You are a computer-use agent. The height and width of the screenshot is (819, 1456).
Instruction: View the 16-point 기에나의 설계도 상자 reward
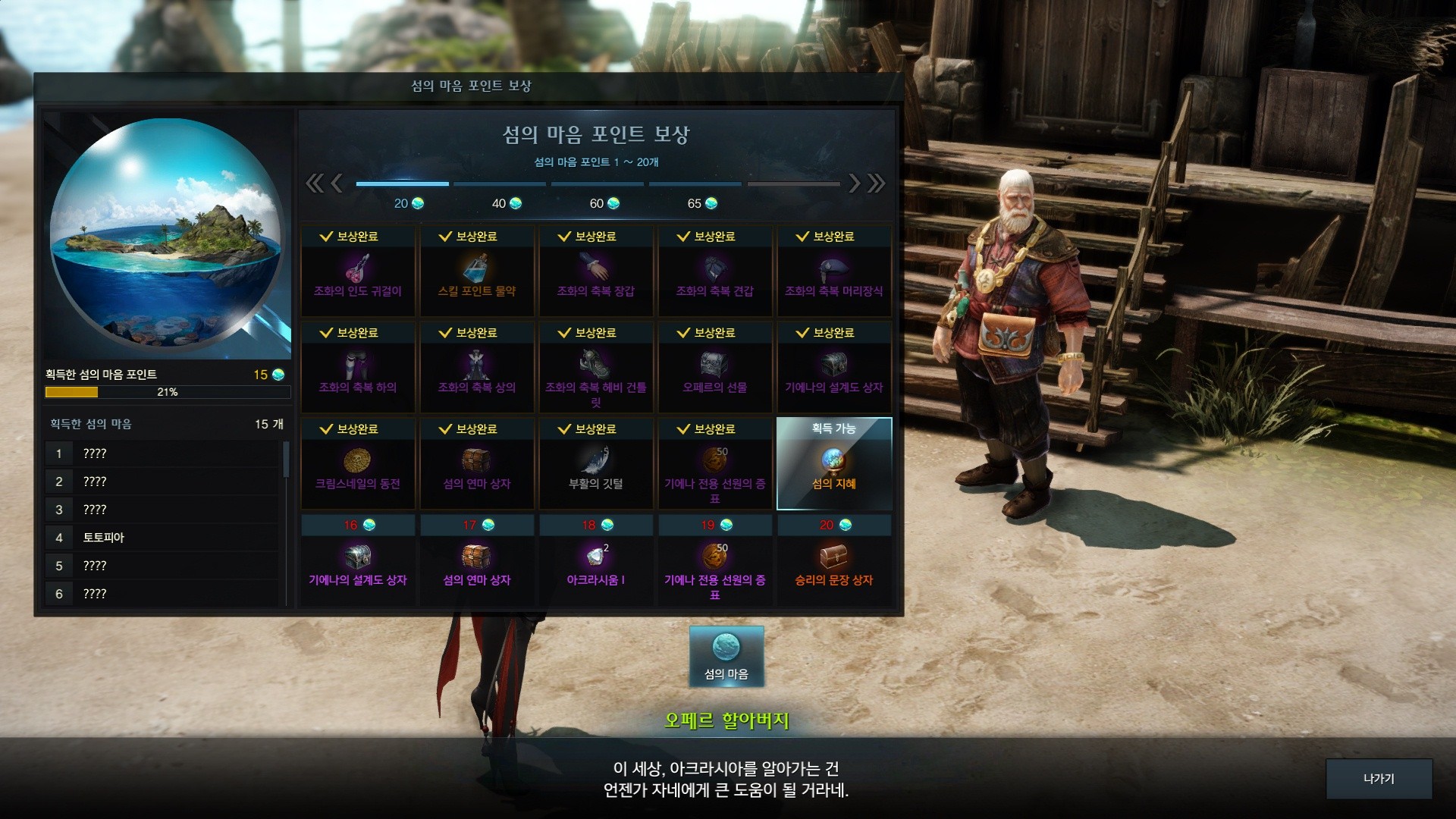click(x=358, y=562)
